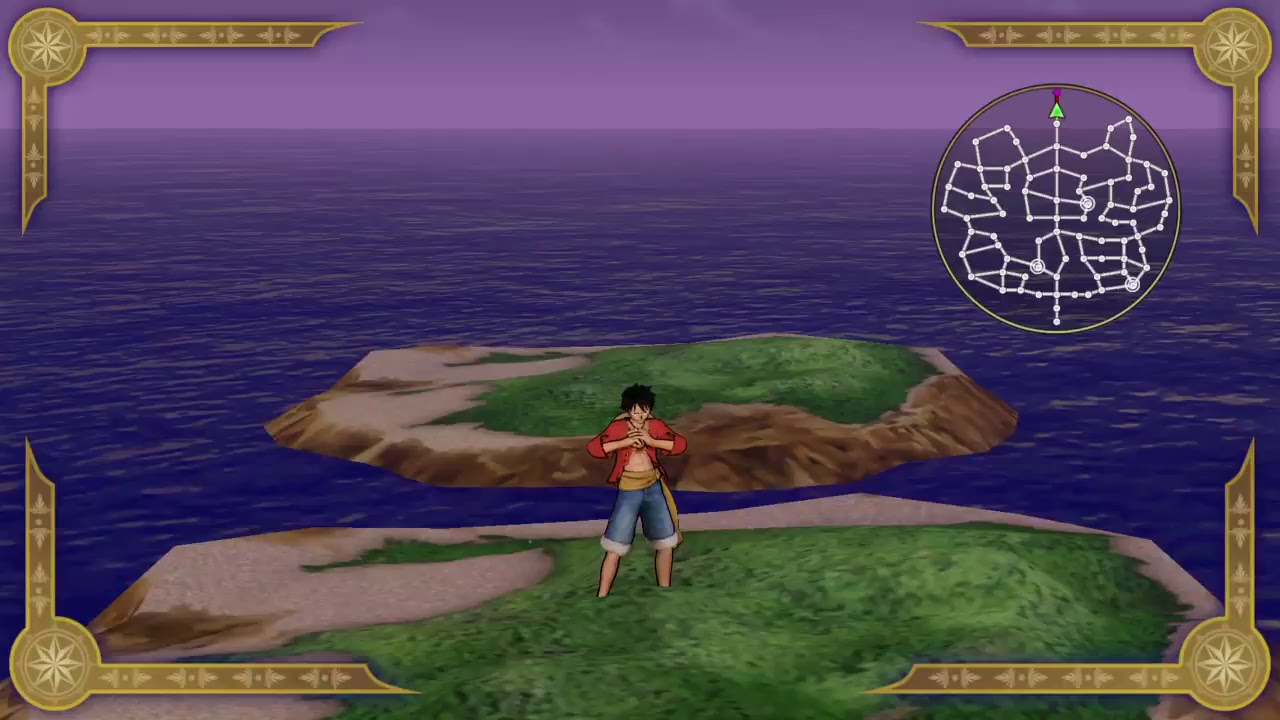Viewport: 1280px width, 720px height.
Task: Select the green player arrow on the minimap
Action: click(x=1057, y=111)
